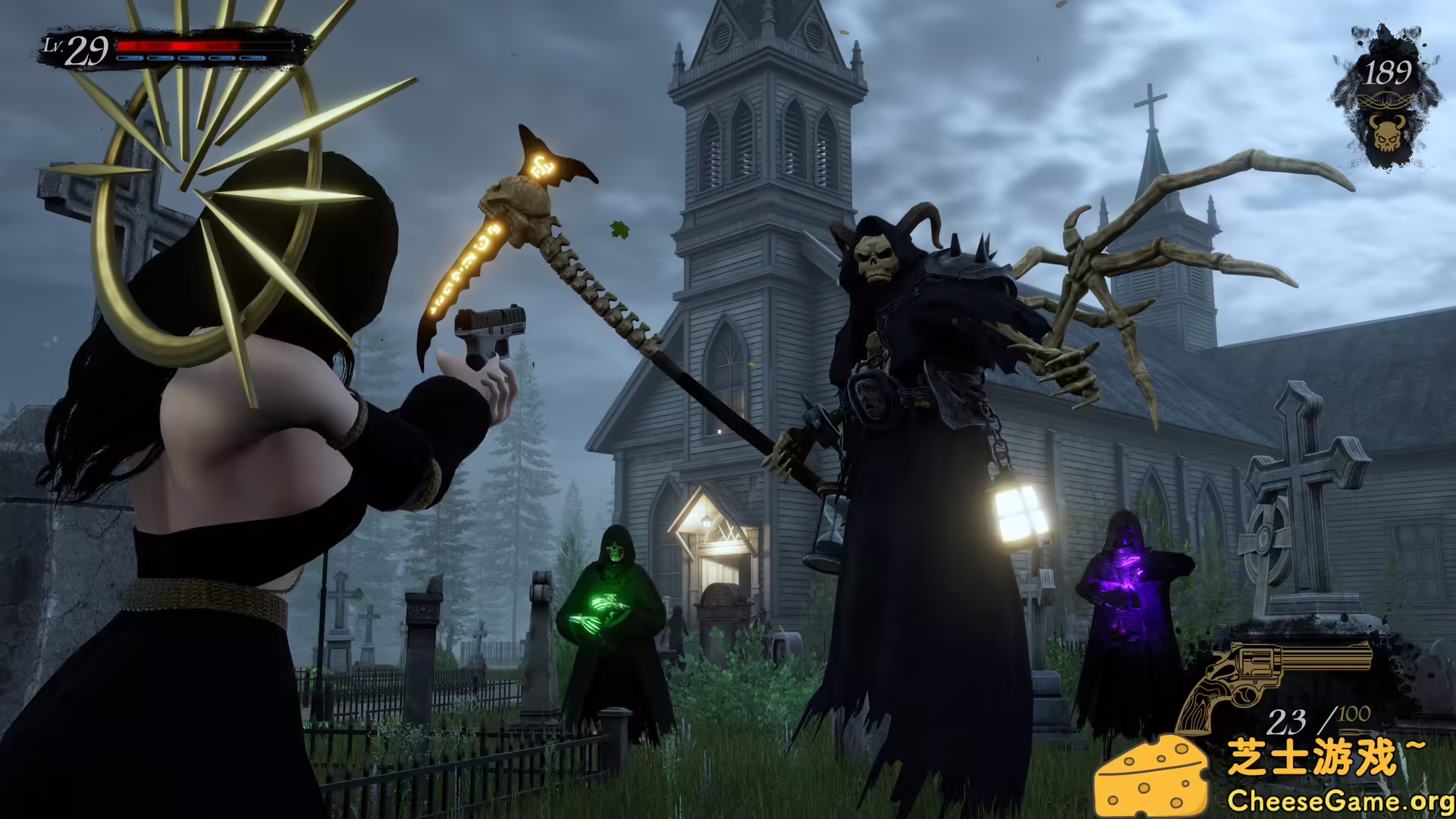The image size is (1456, 819).
Task: Open the CheeseGame.org watermark link
Action: (x=1339, y=800)
